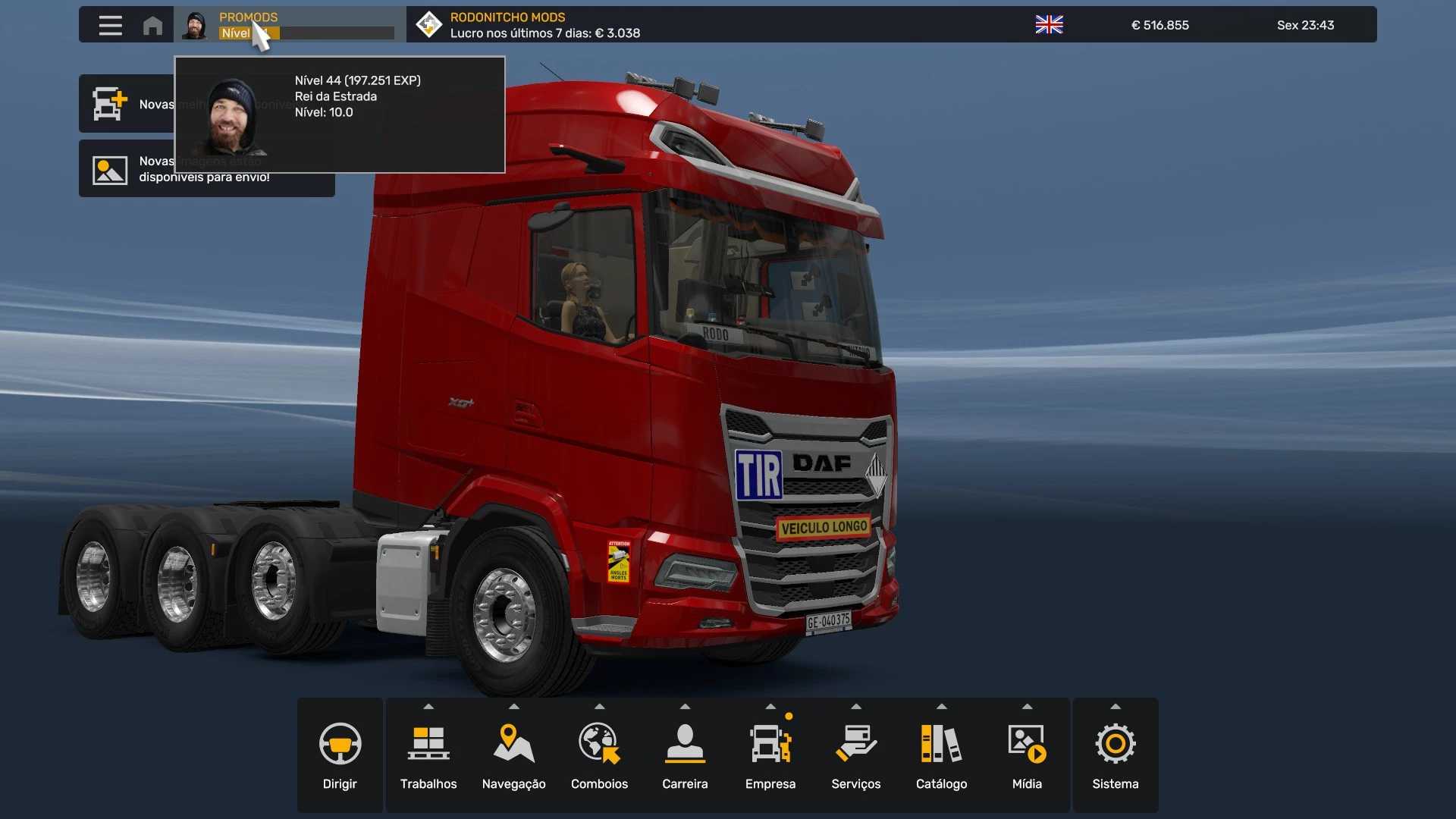Screen dimensions: 1456x819
Task: Show the Carreira career menu
Action: pos(685,755)
